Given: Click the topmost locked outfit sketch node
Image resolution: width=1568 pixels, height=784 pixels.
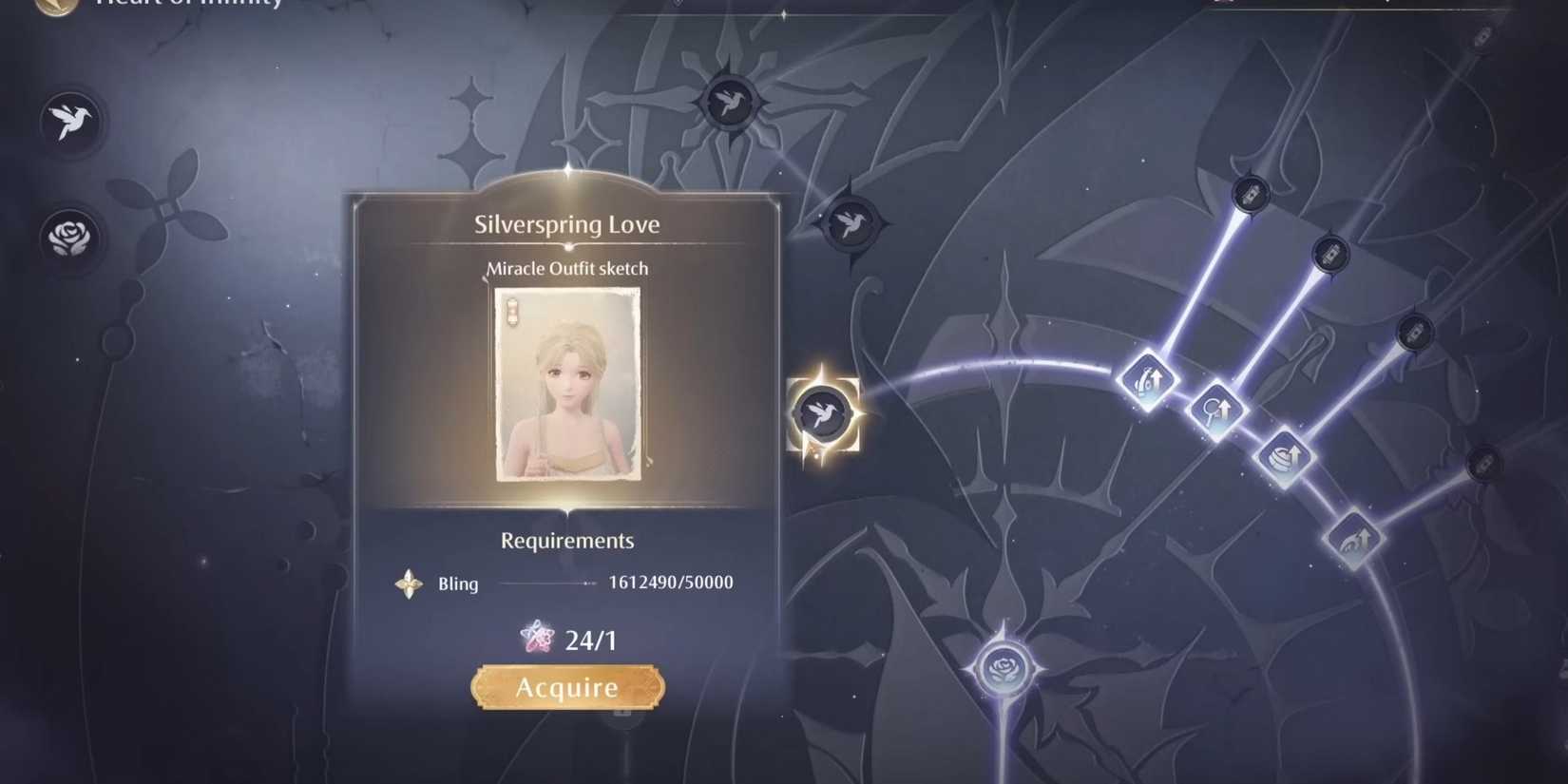Looking at the screenshot, I should (x=1249, y=194).
